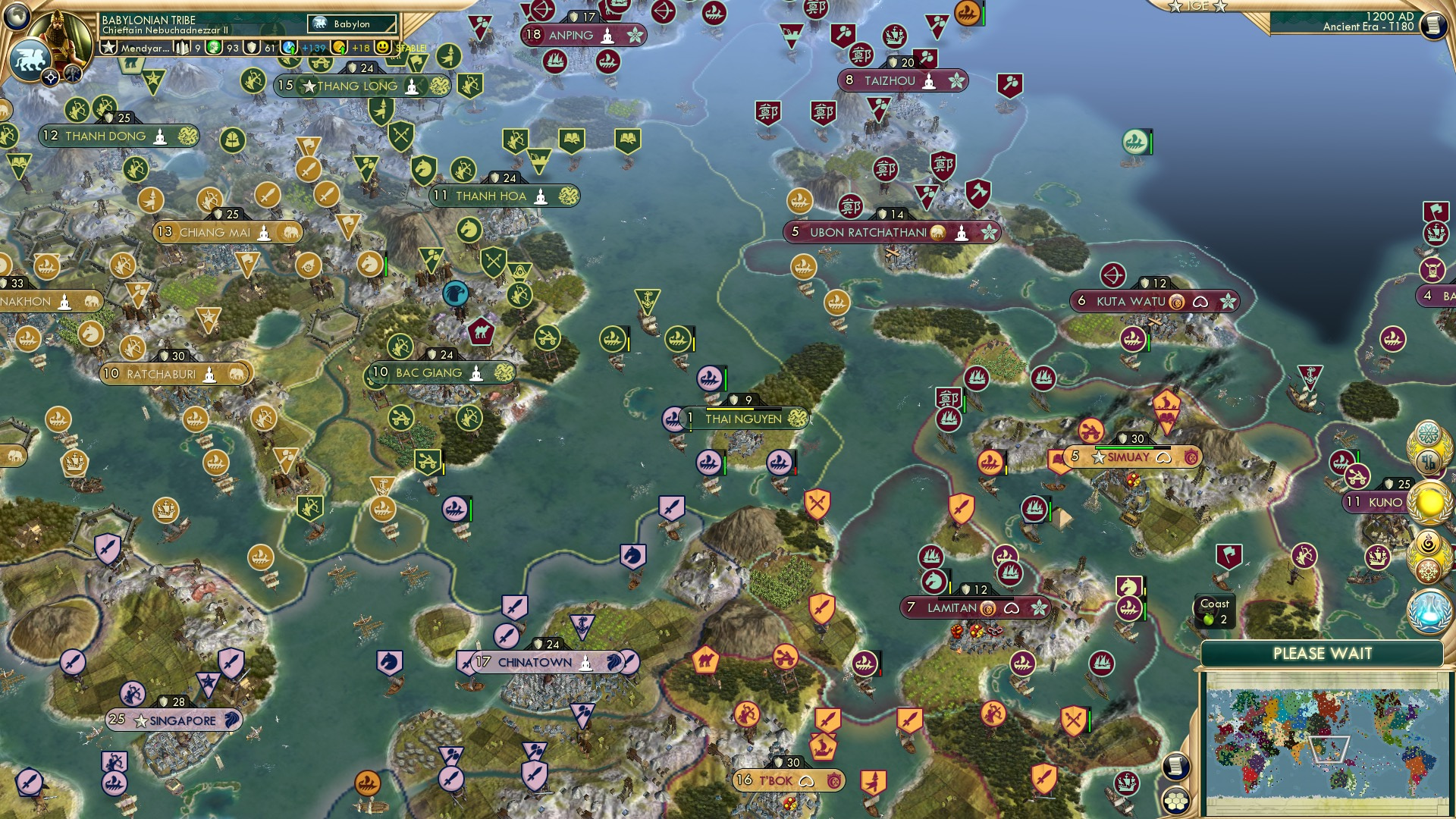Expand the Chieftain Nebuchadnezzar II leader panel

[165, 30]
